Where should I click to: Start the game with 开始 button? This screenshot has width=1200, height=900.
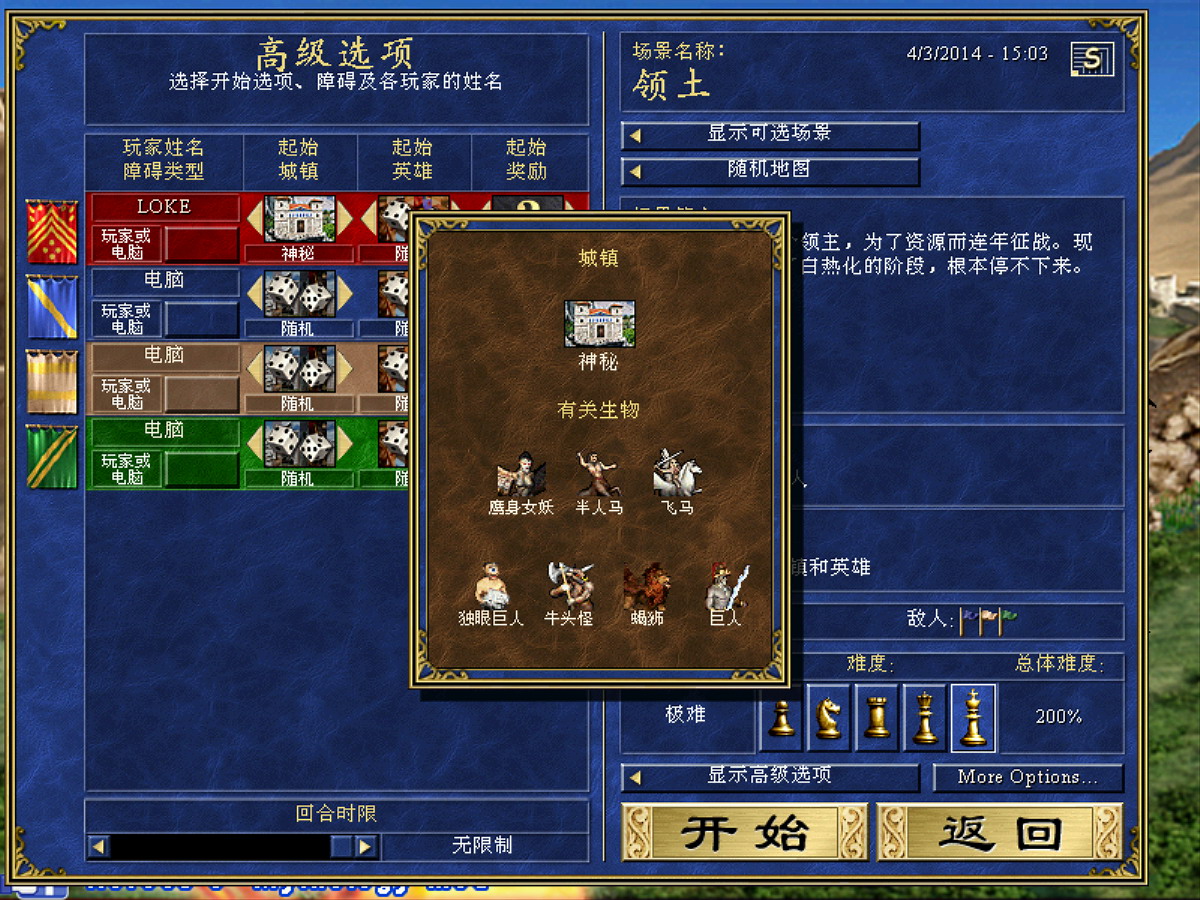point(743,832)
